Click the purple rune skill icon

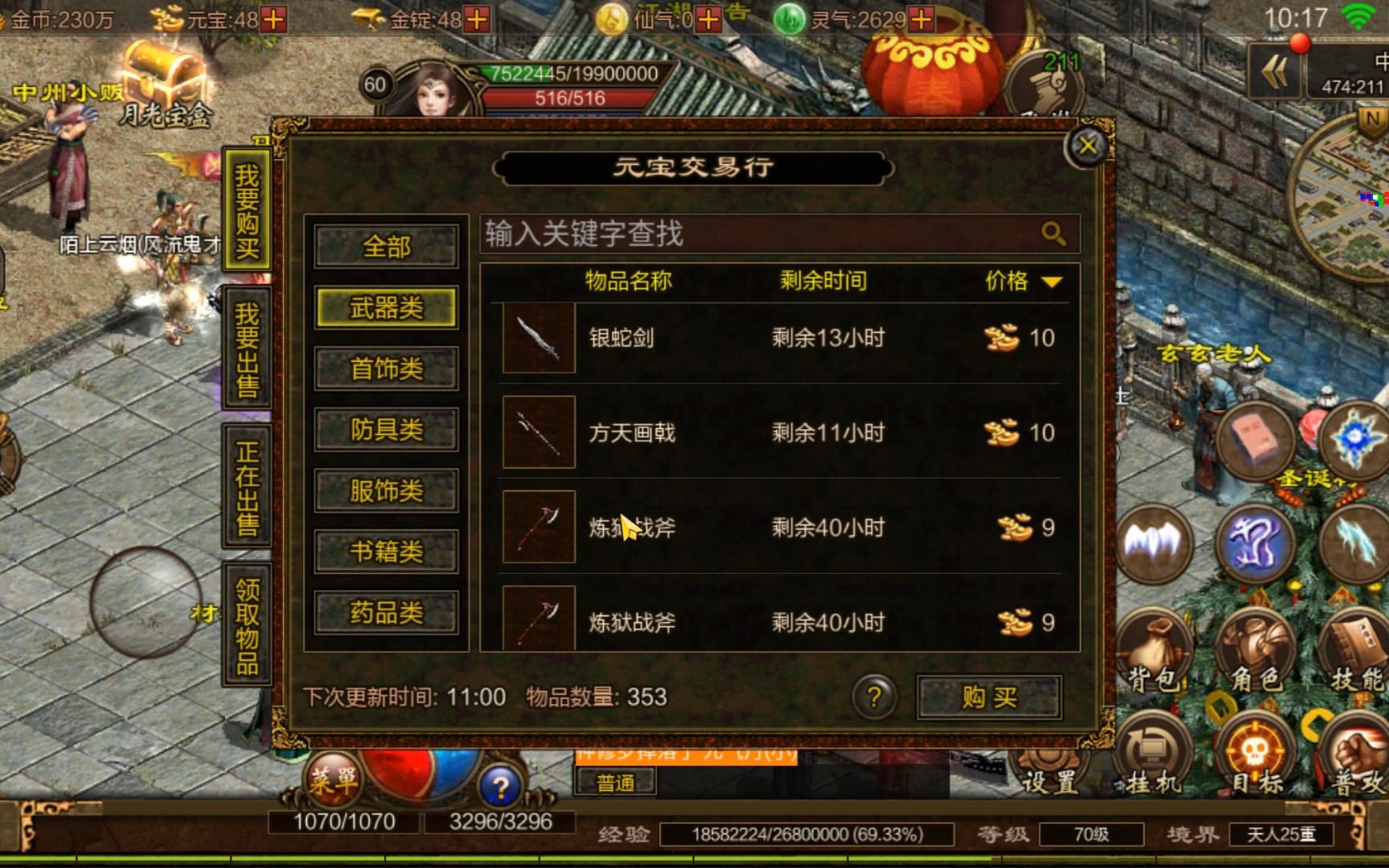click(1256, 542)
